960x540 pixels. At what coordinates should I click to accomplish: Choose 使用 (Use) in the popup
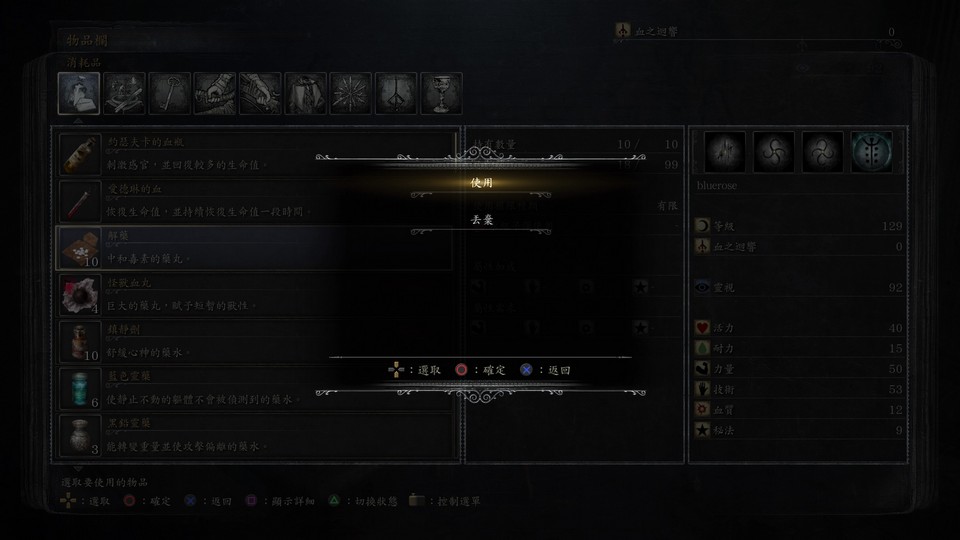(481, 183)
